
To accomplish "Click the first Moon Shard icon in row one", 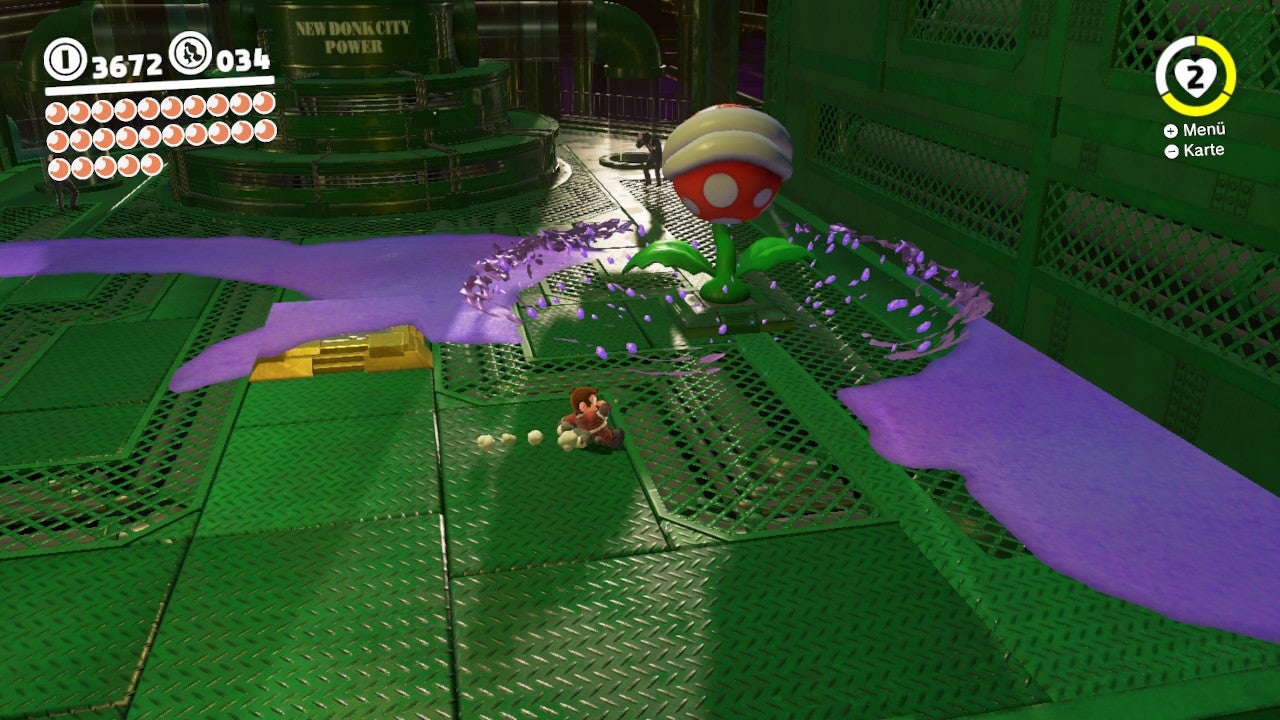I will pyautogui.click(x=59, y=108).
